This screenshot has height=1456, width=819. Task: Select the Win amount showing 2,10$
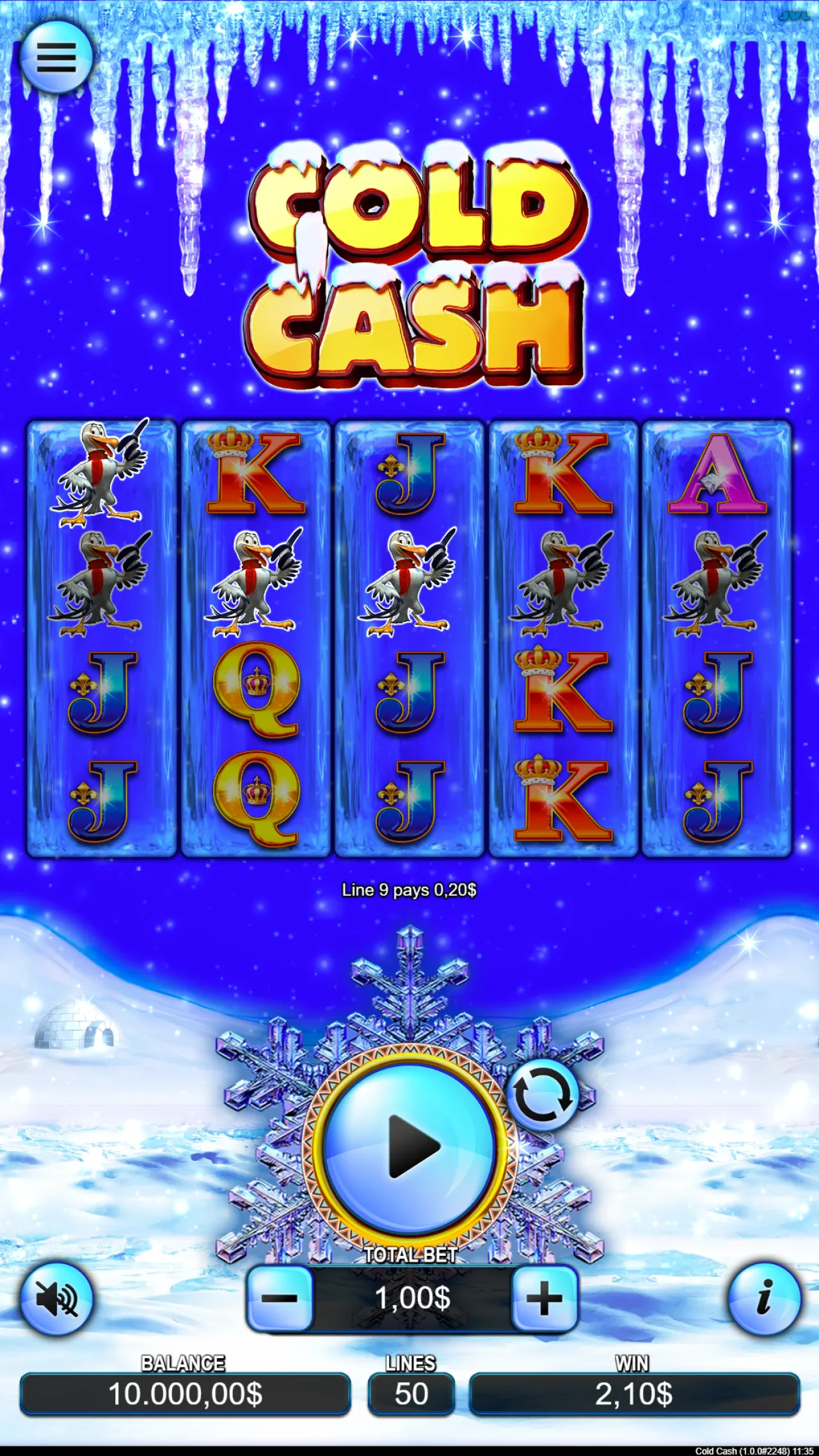[x=633, y=1395]
